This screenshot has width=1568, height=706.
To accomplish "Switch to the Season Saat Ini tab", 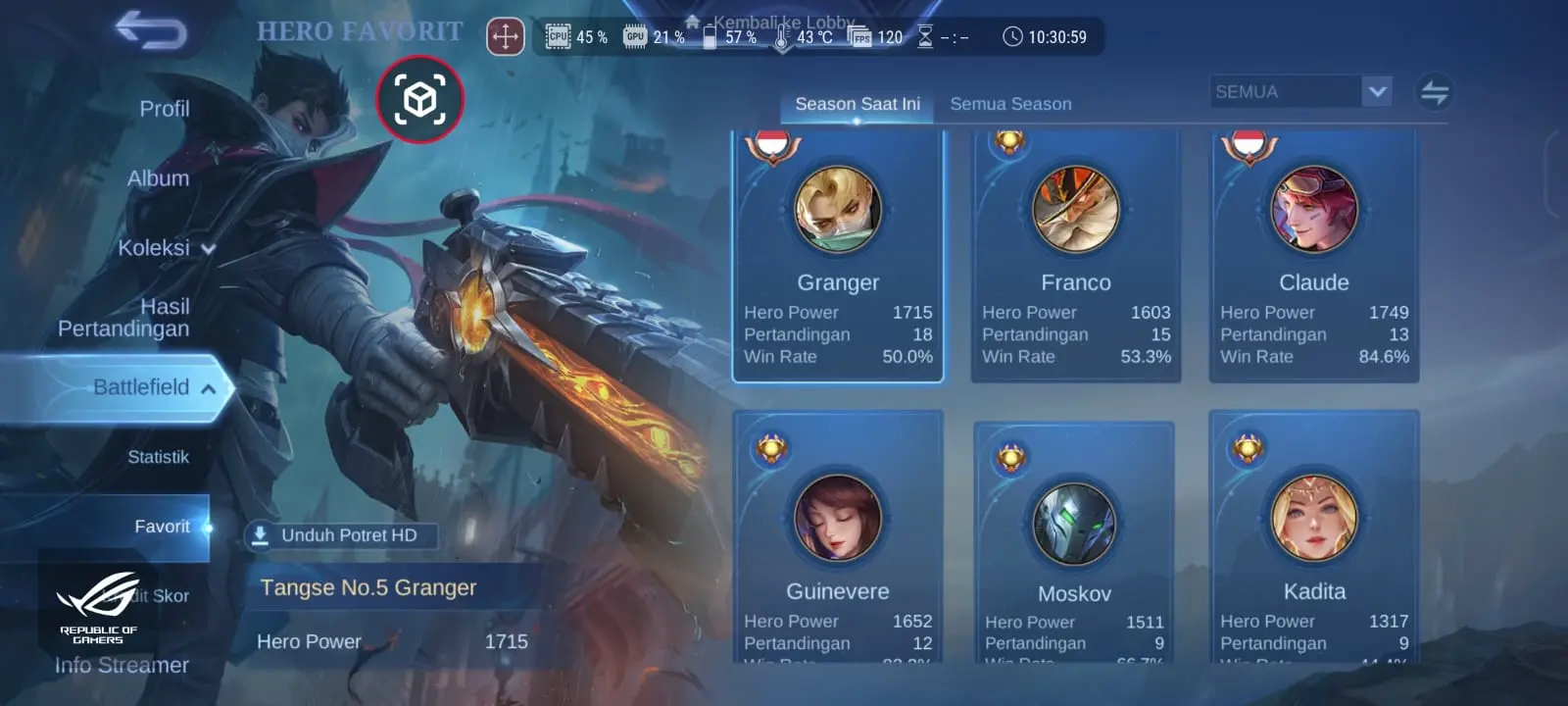I will tap(857, 104).
